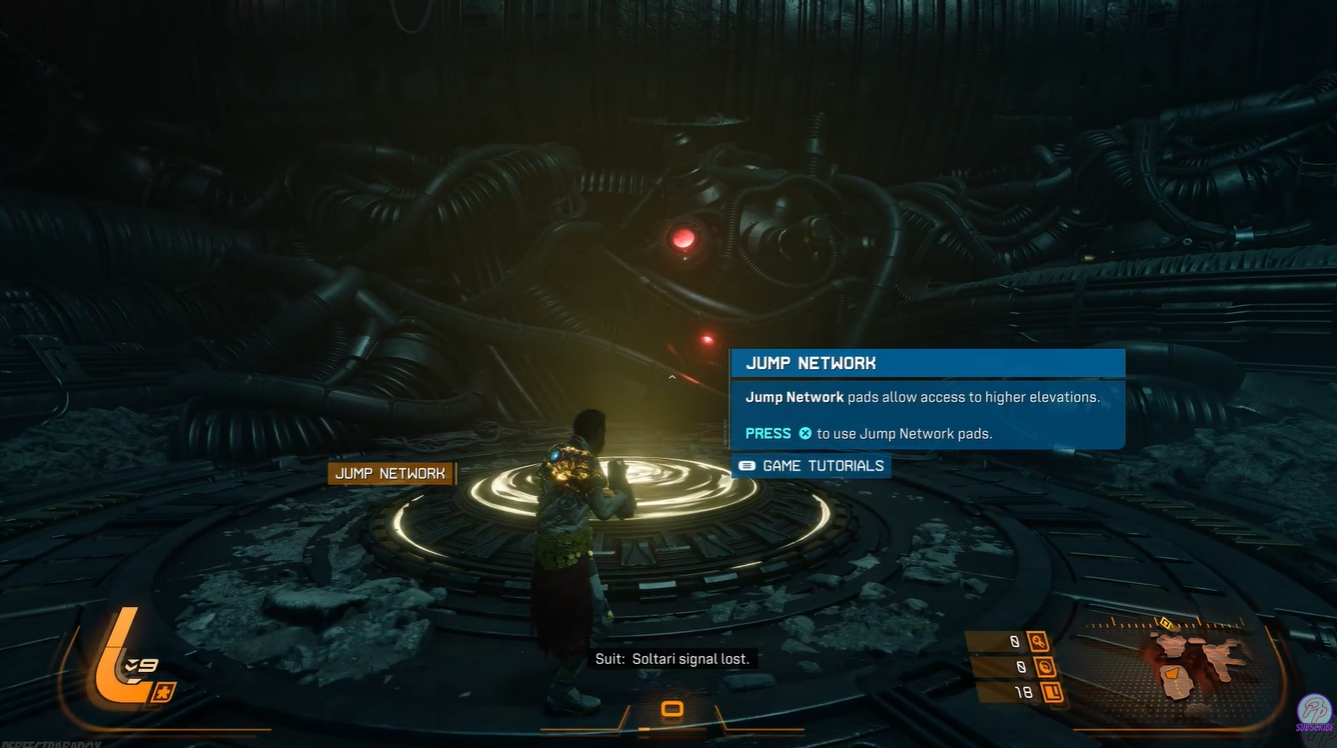Toggle the player position marker on minimap
1337x748 pixels.
pos(1173,674)
